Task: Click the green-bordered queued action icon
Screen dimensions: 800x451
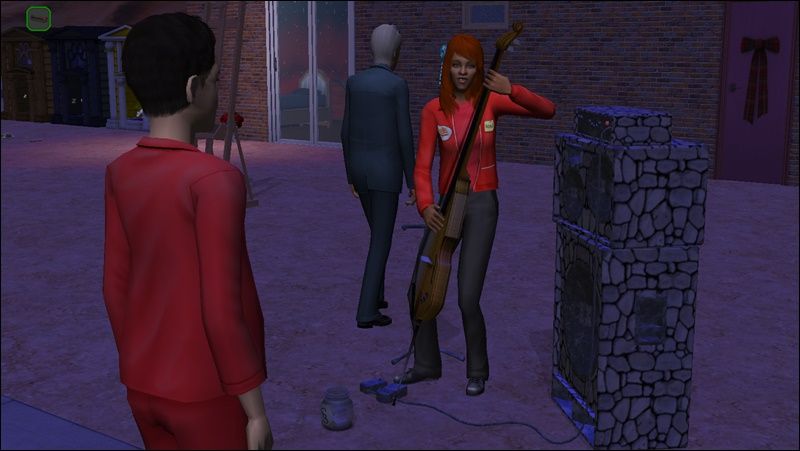Action: point(39,18)
